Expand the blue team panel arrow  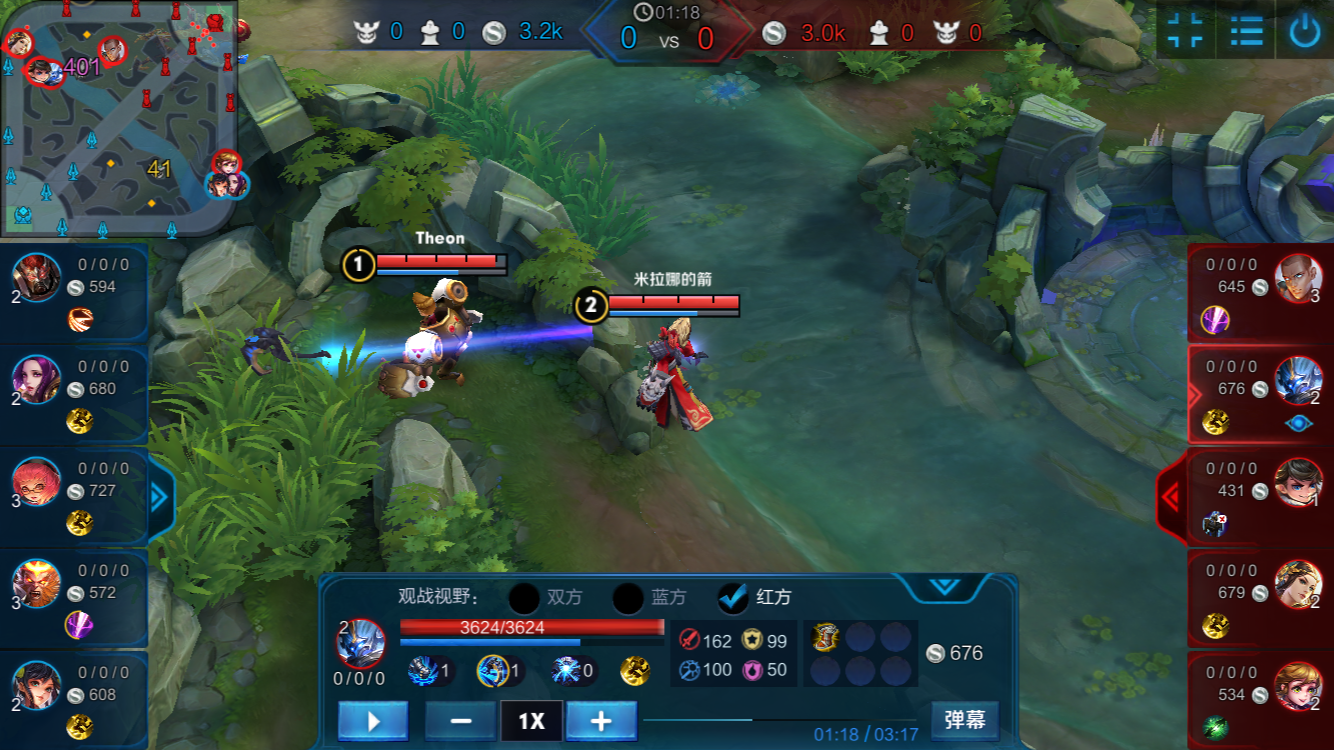click(x=160, y=497)
